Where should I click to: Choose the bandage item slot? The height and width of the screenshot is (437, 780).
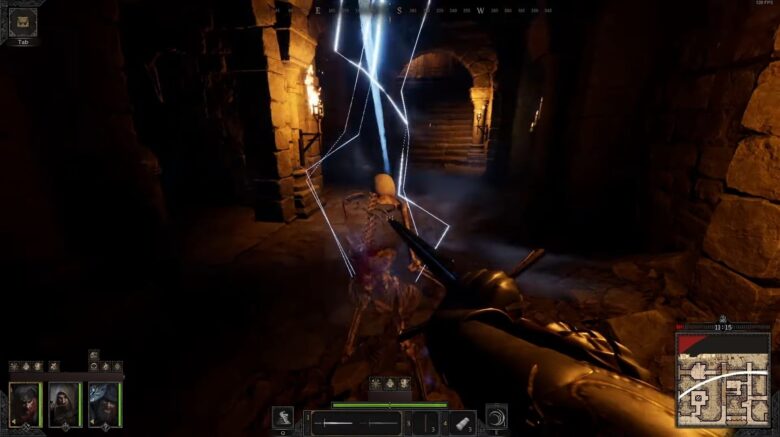coord(461,422)
